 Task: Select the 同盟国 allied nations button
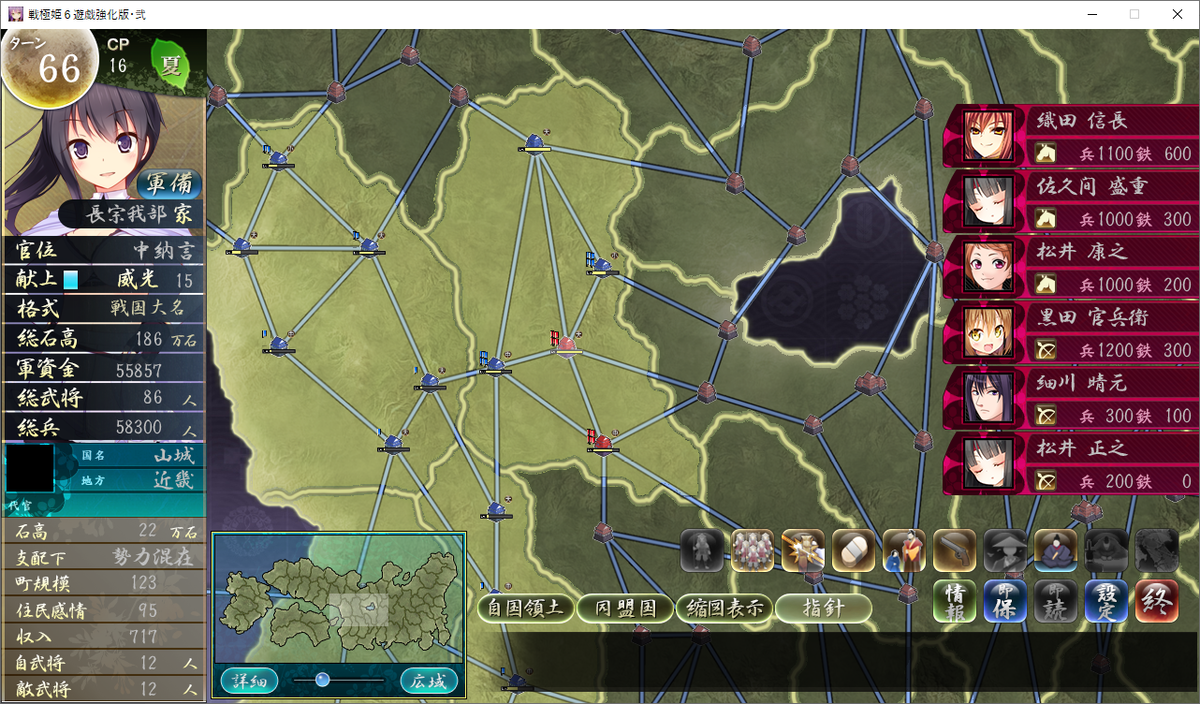click(624, 607)
